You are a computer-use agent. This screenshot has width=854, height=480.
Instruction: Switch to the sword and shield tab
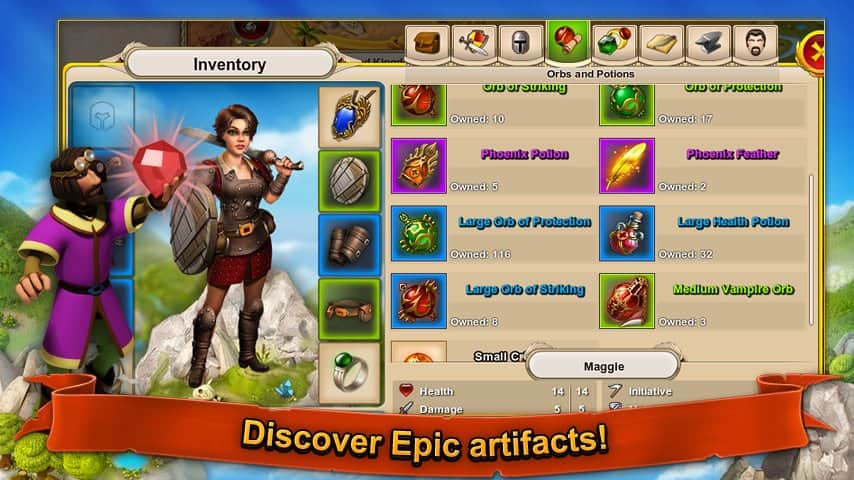point(474,46)
